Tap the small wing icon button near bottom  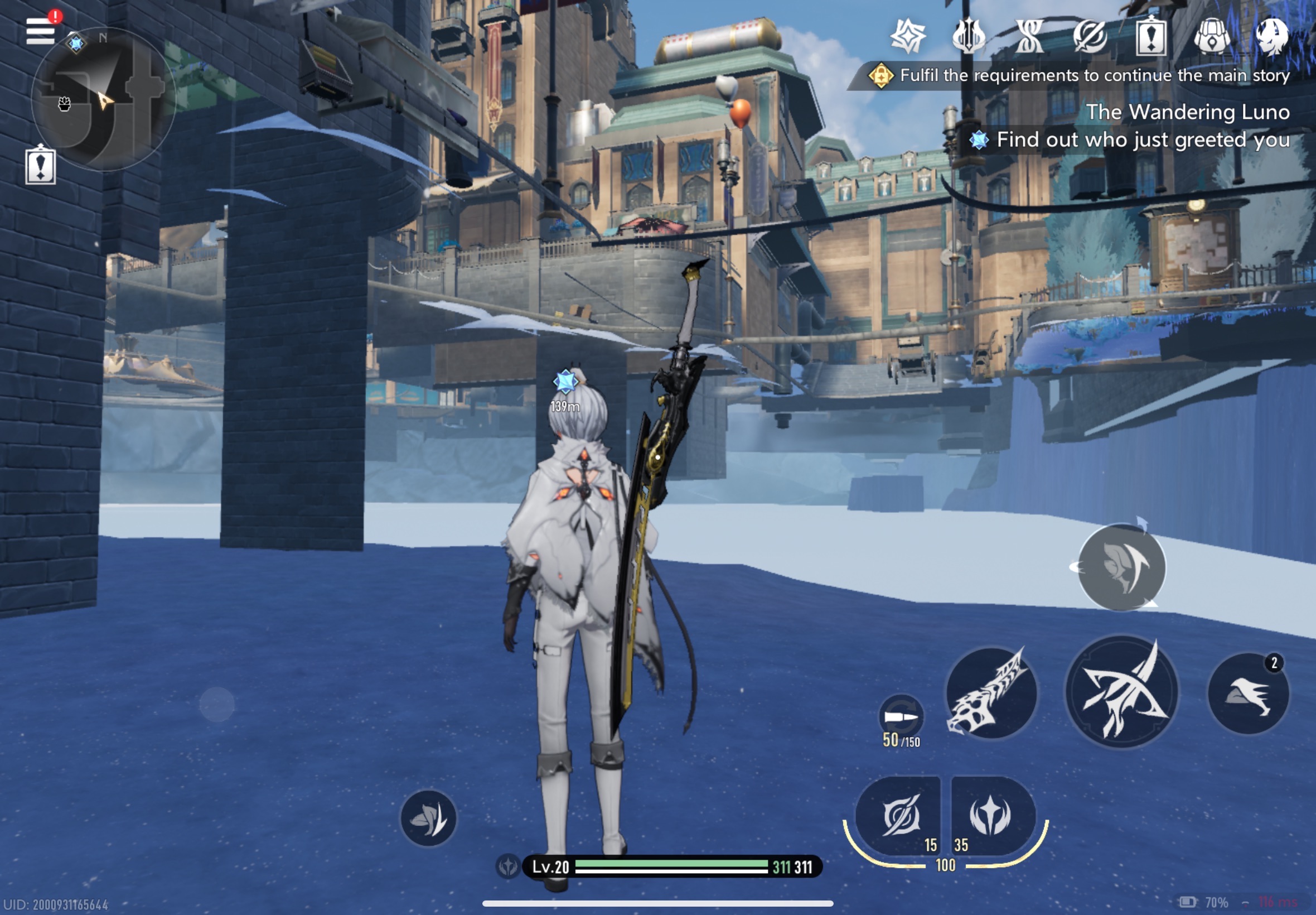coord(429,818)
